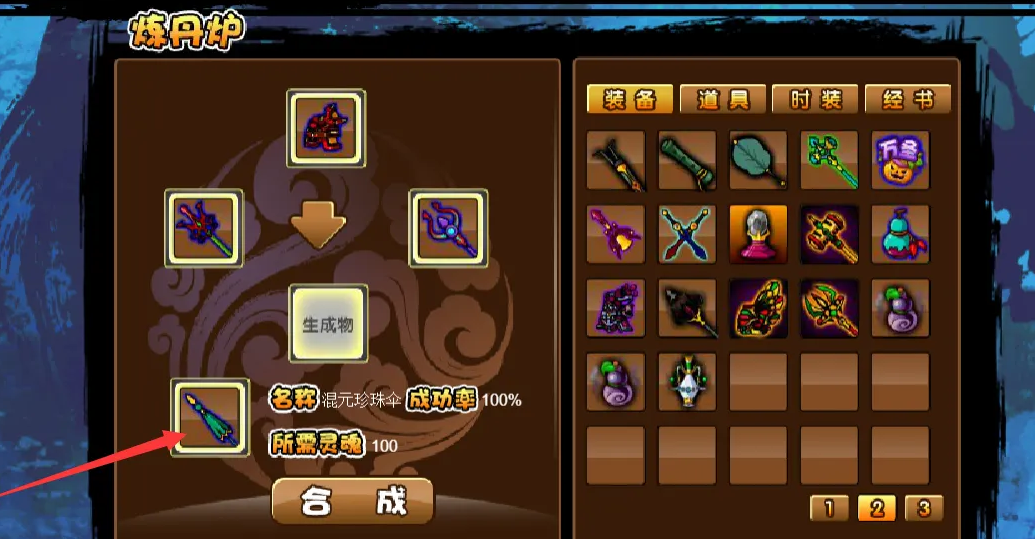The height and width of the screenshot is (539, 1035).
Task: Select the pumpkin Halloween item
Action: (900, 161)
